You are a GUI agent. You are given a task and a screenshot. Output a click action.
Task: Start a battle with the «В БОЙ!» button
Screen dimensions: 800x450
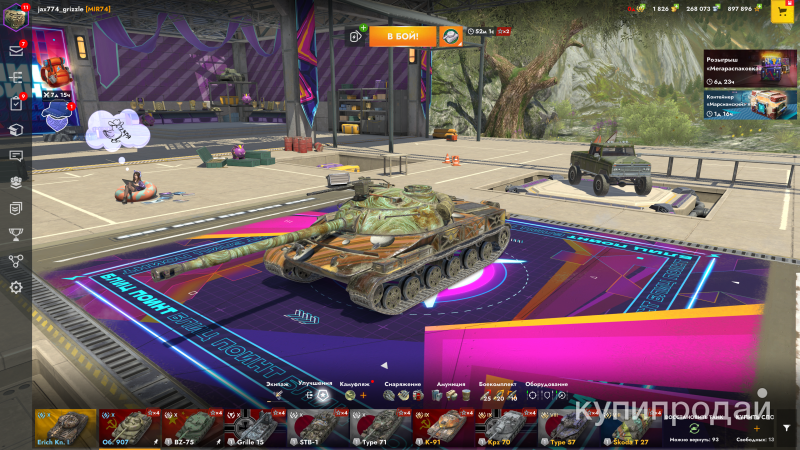tap(403, 36)
